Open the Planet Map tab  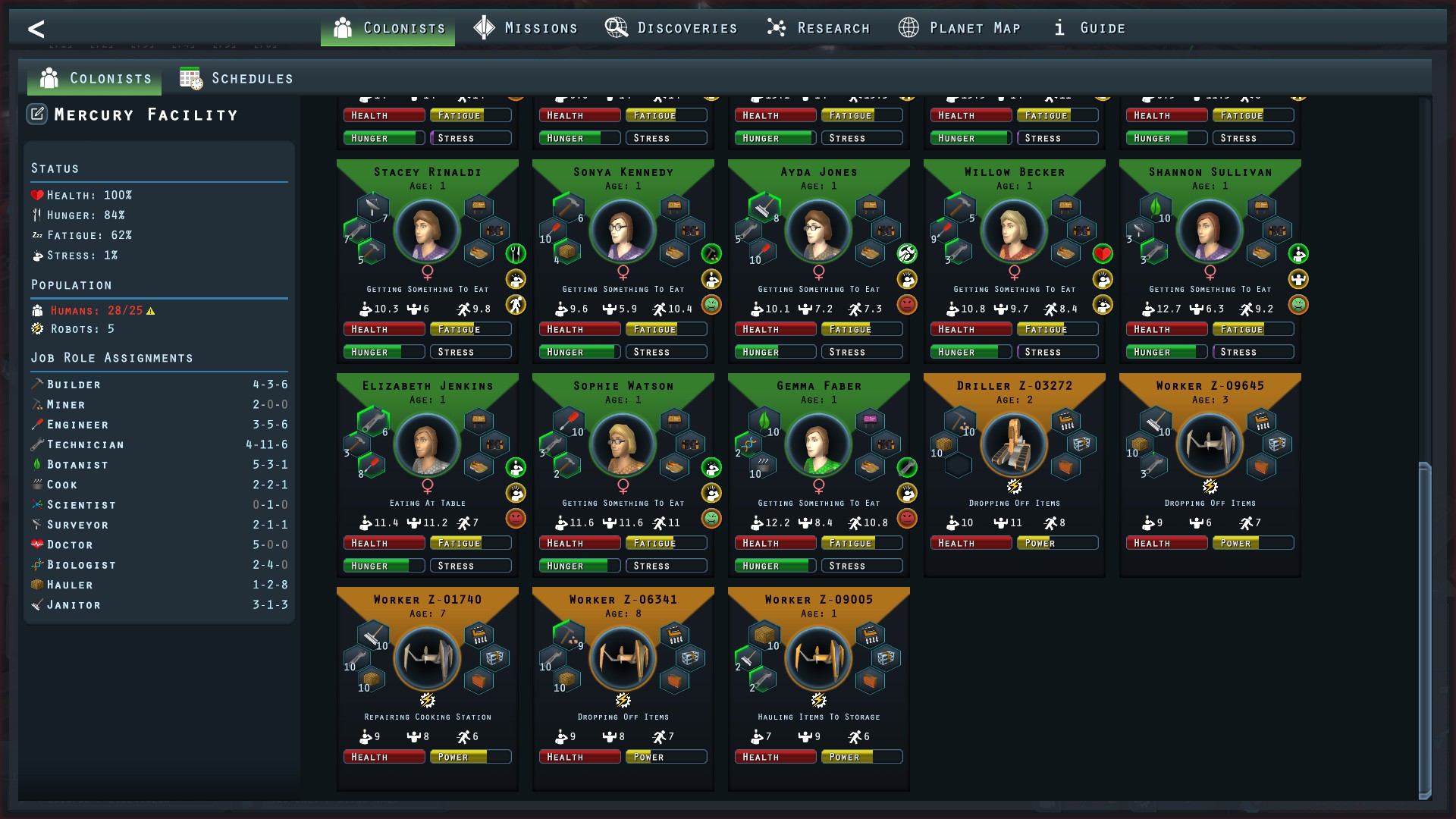tap(959, 28)
